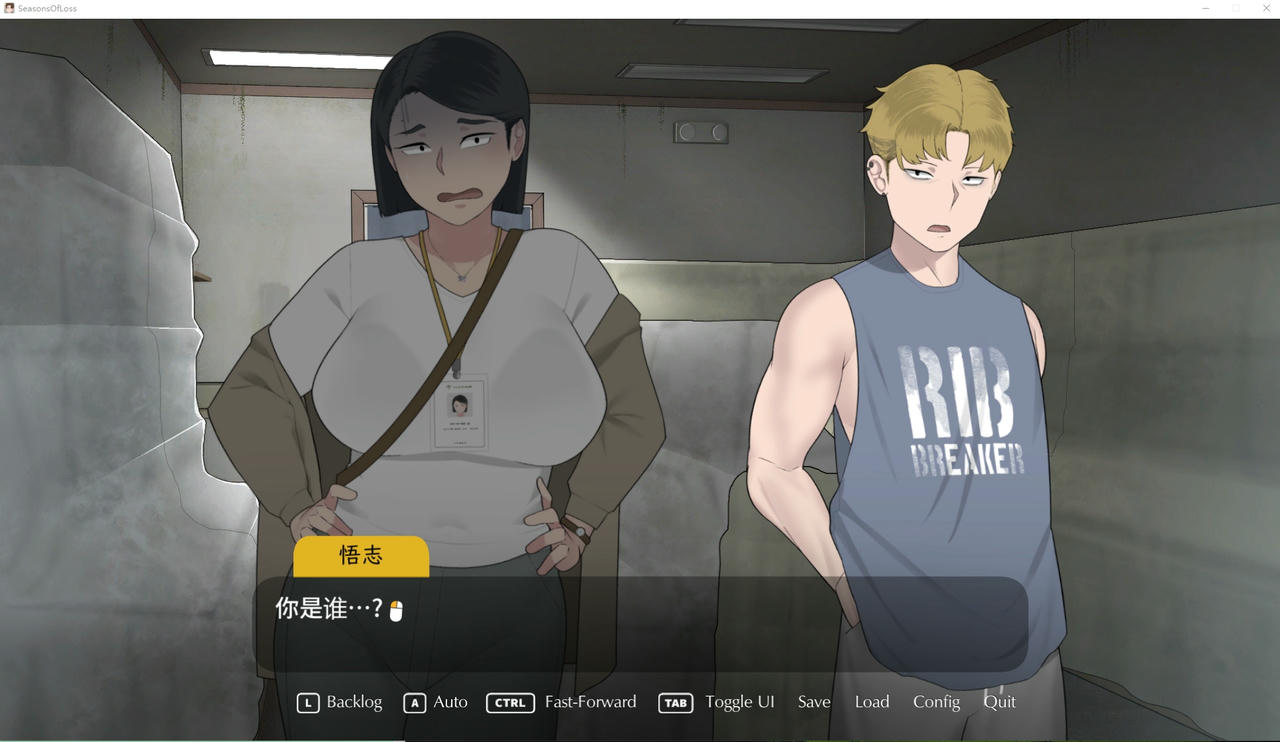Enable Fast-Forward skipping mode
This screenshot has width=1280, height=742.
(590, 703)
